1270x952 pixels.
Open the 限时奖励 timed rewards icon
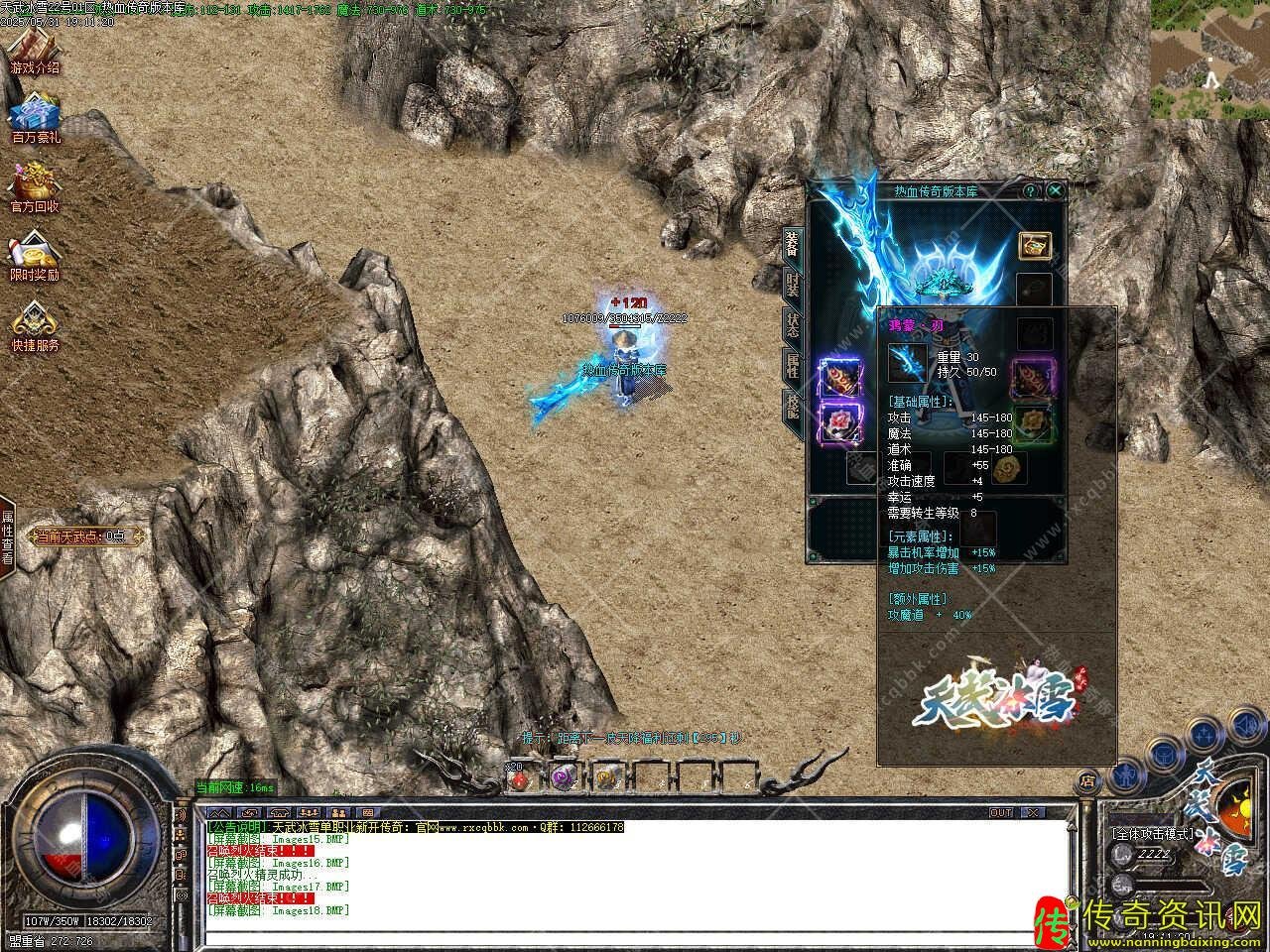point(35,255)
